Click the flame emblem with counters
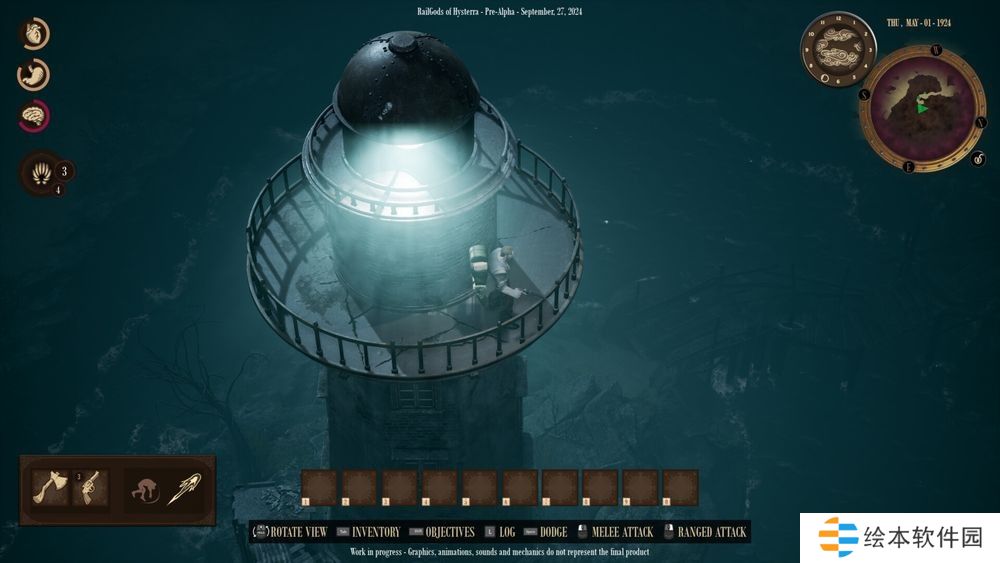 point(41,172)
